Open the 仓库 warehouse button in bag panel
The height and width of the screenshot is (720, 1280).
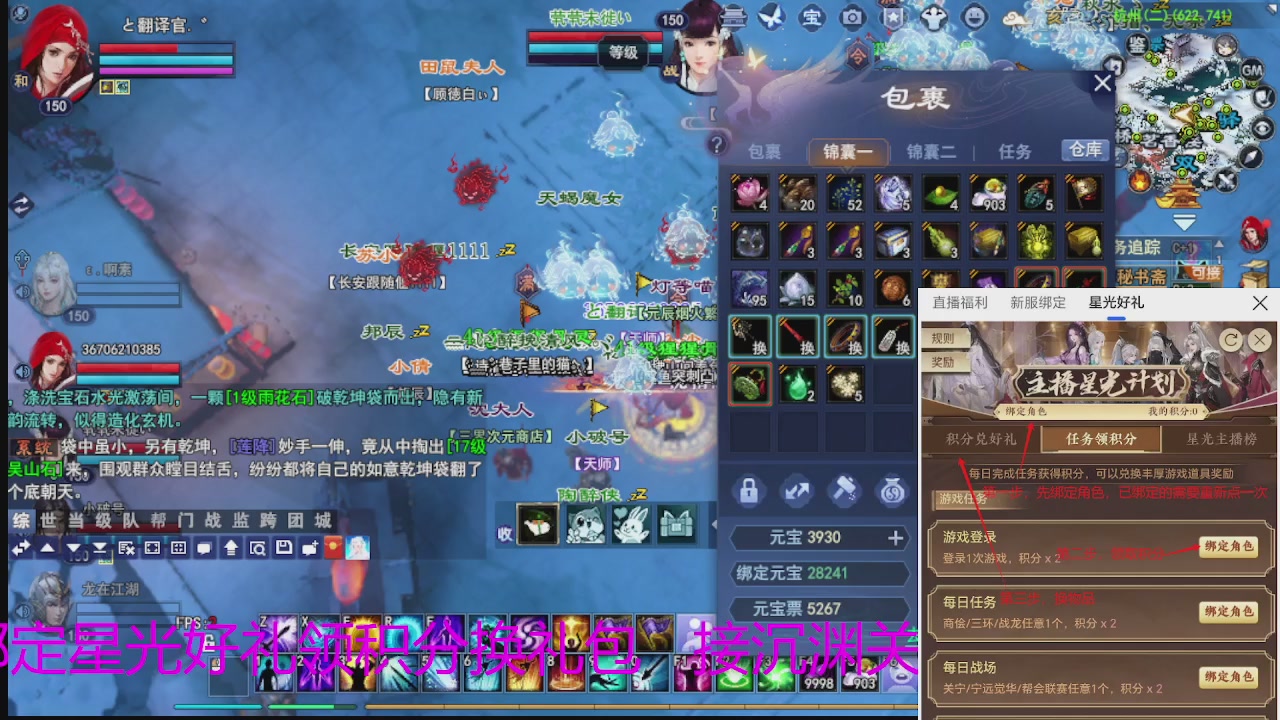1084,151
